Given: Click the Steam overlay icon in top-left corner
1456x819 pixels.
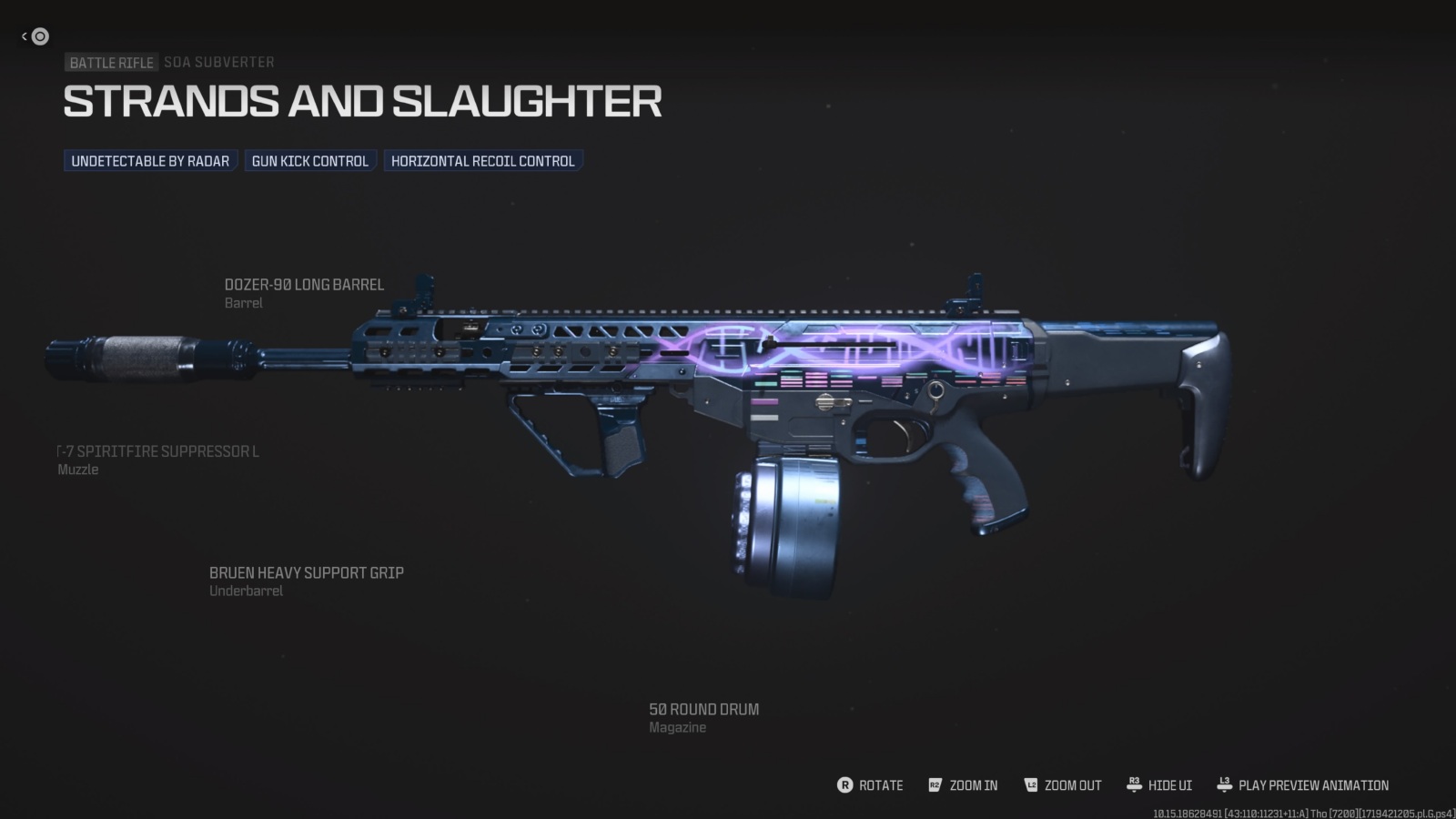Looking at the screenshot, I should pyautogui.click(x=38, y=36).
